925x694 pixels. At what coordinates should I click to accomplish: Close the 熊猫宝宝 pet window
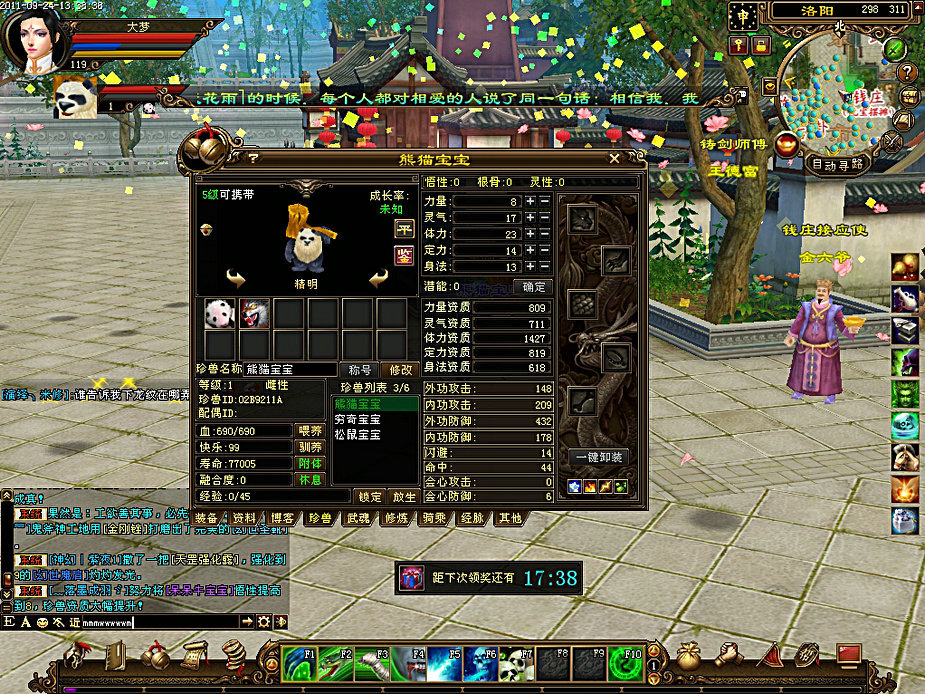point(614,158)
